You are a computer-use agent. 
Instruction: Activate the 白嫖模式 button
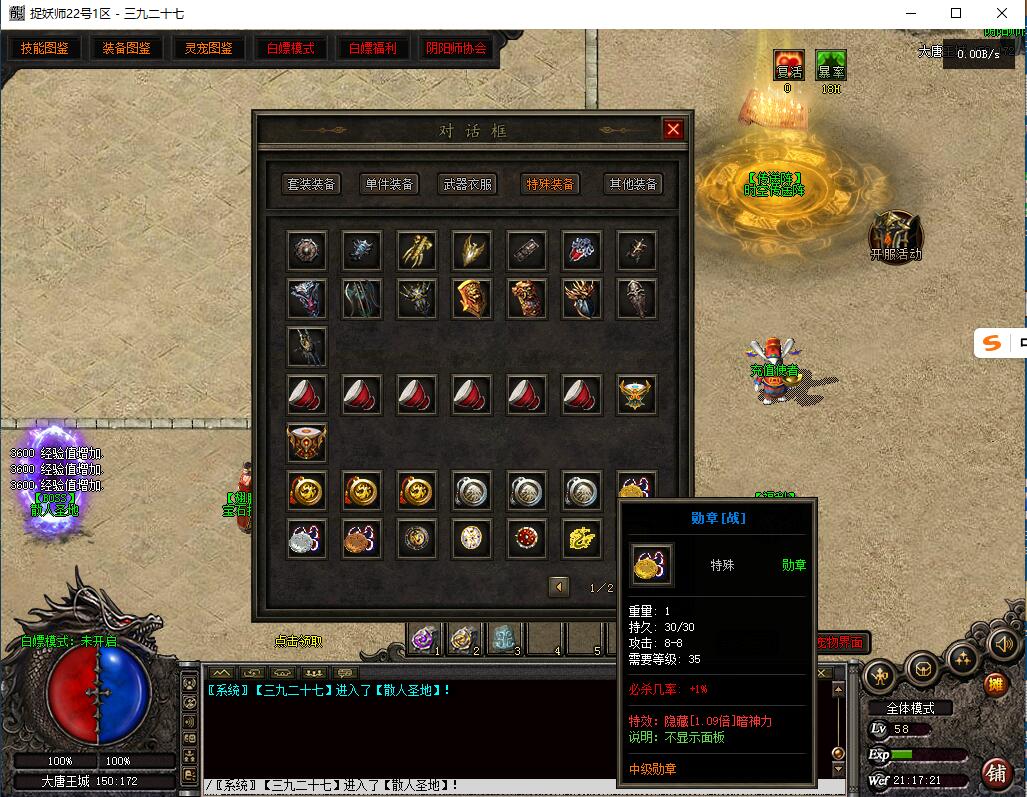(x=290, y=48)
